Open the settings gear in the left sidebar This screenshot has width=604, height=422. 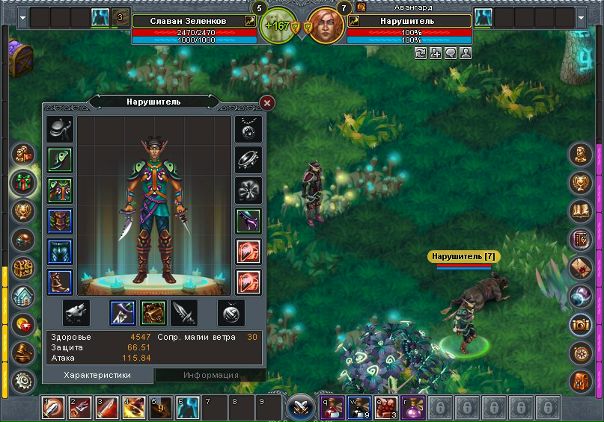(x=22, y=381)
